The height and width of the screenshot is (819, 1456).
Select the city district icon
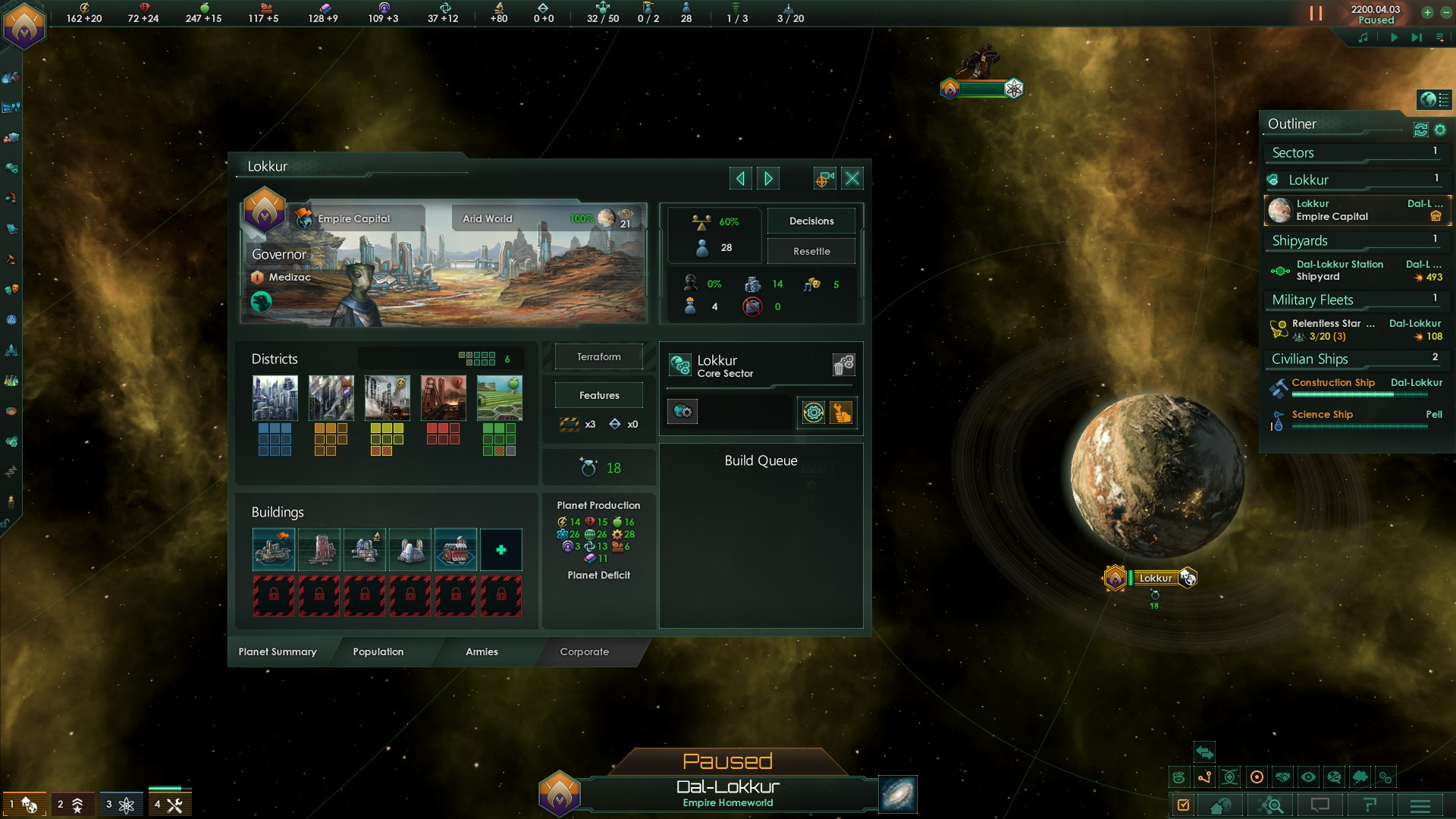pyautogui.click(x=275, y=398)
